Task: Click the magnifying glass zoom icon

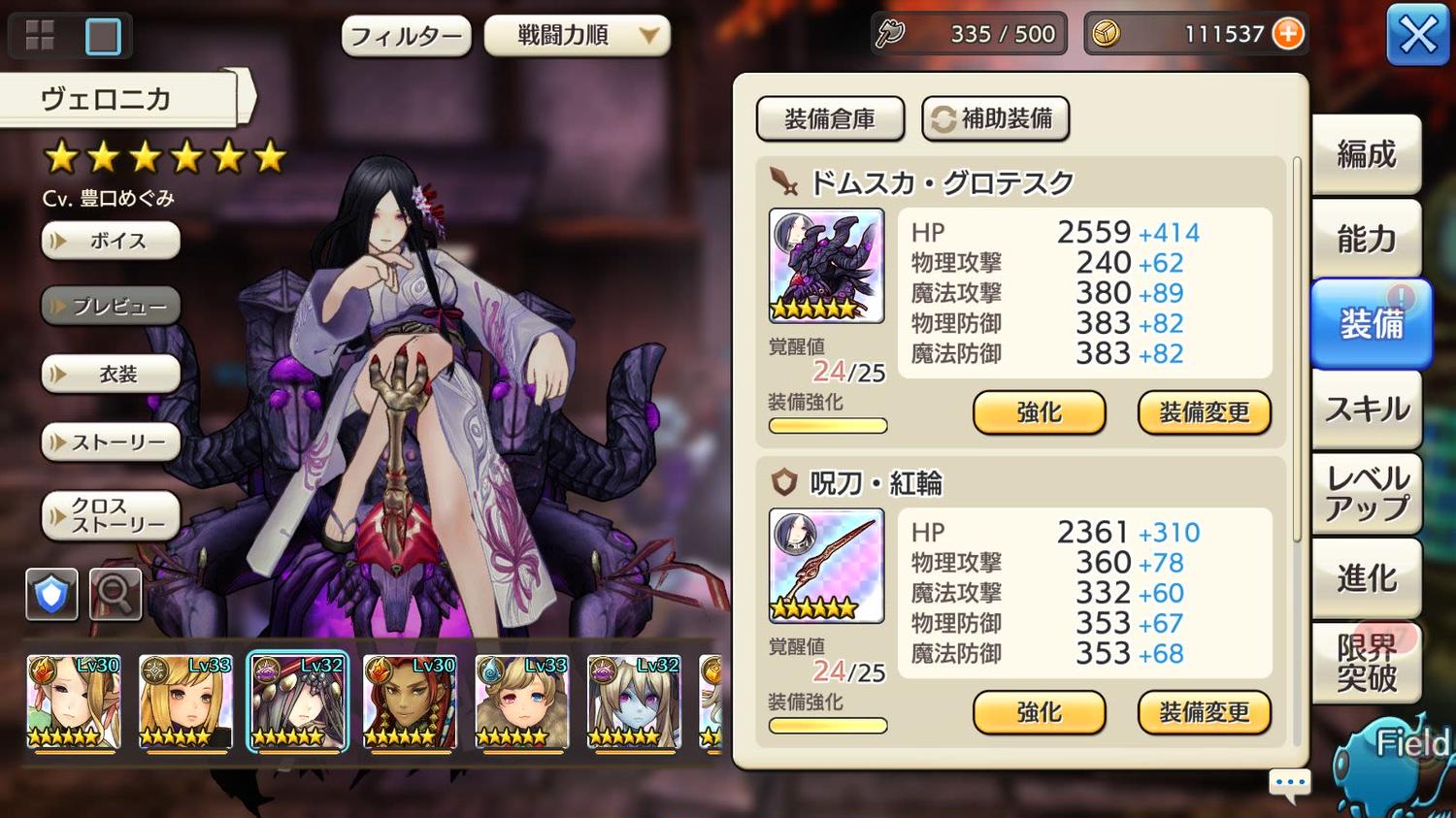Action: (116, 593)
